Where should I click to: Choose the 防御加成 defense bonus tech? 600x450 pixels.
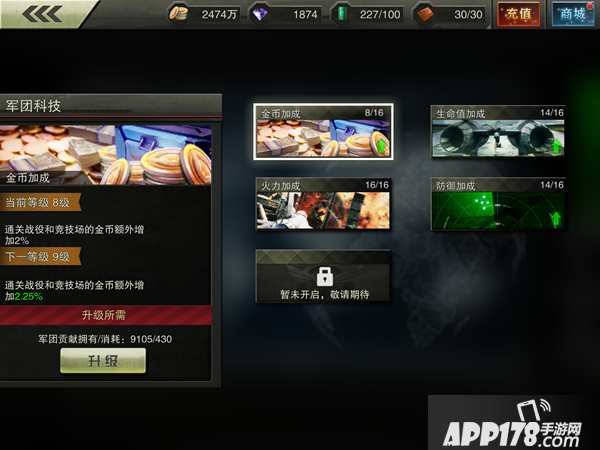click(498, 204)
